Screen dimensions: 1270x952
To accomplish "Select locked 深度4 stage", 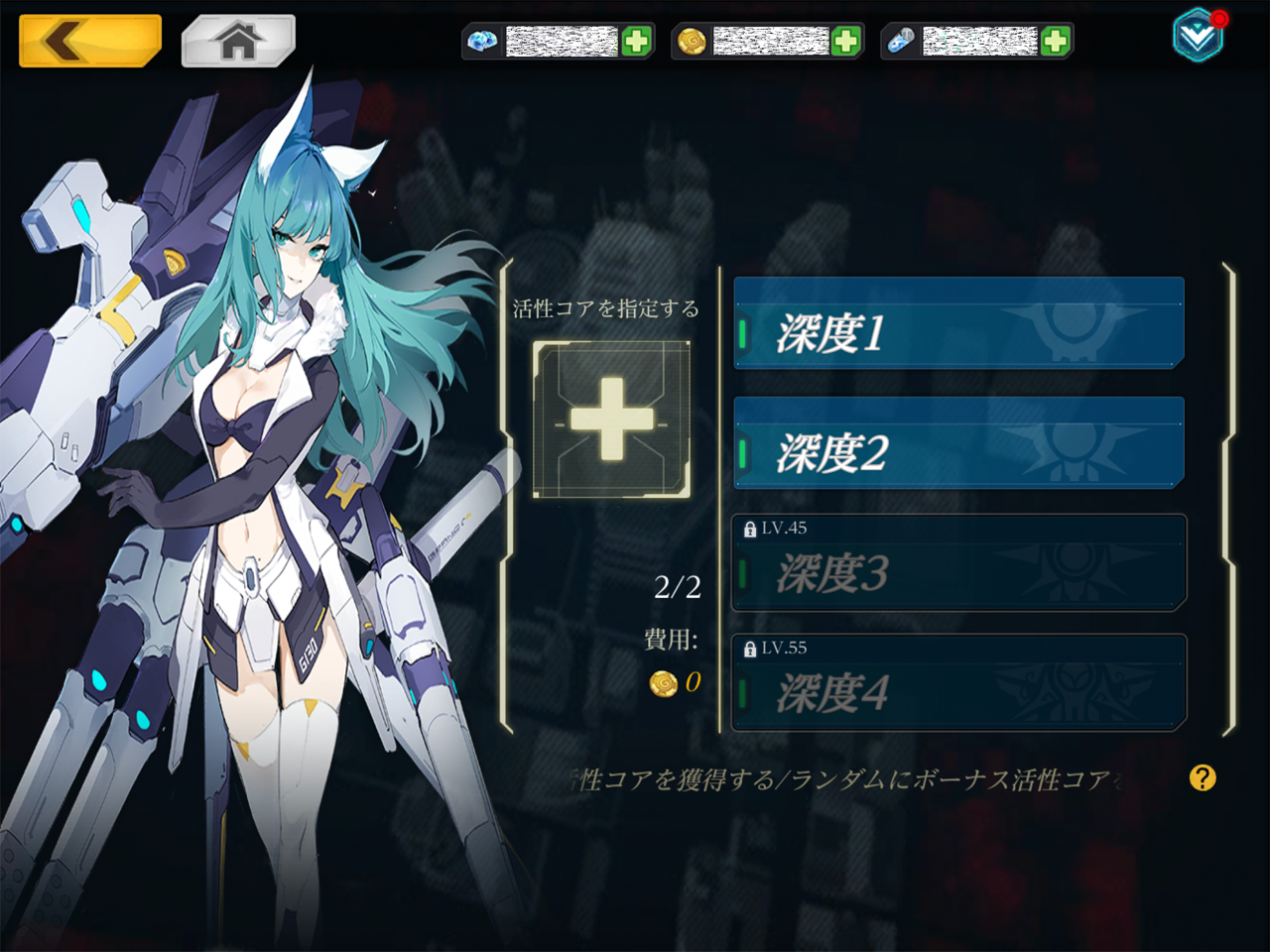I will 958,683.
